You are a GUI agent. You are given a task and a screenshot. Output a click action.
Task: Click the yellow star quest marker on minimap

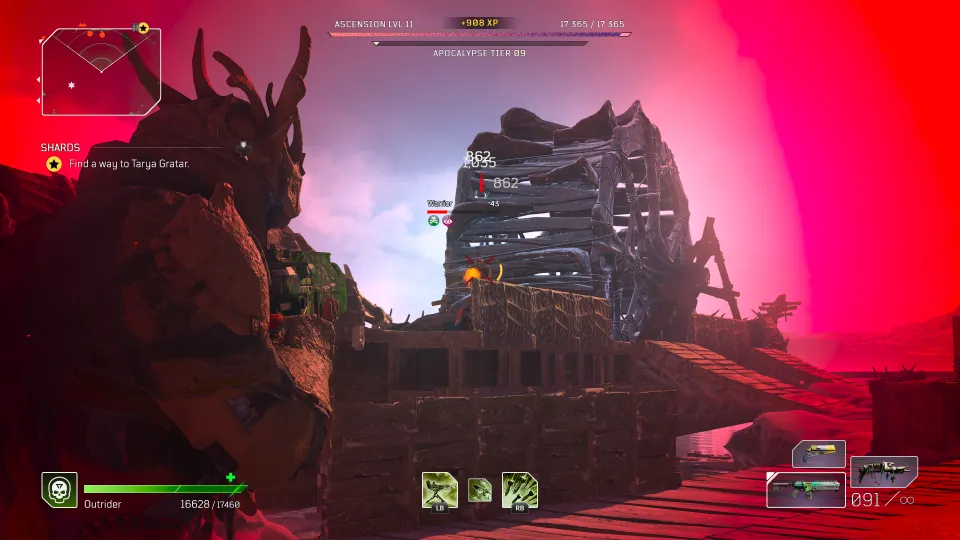143,28
